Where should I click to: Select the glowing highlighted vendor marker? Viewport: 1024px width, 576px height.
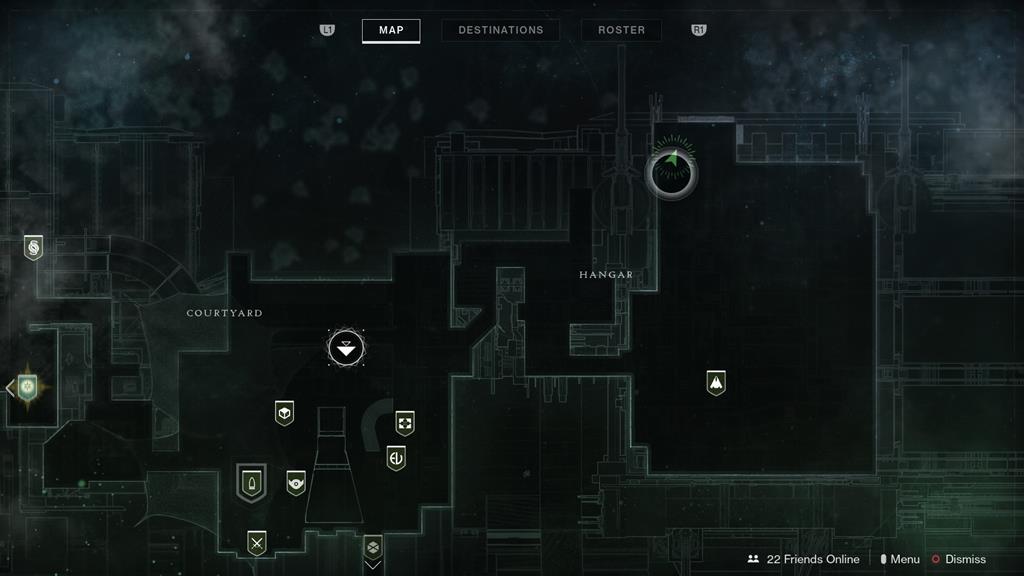pyautogui.click(x=27, y=386)
